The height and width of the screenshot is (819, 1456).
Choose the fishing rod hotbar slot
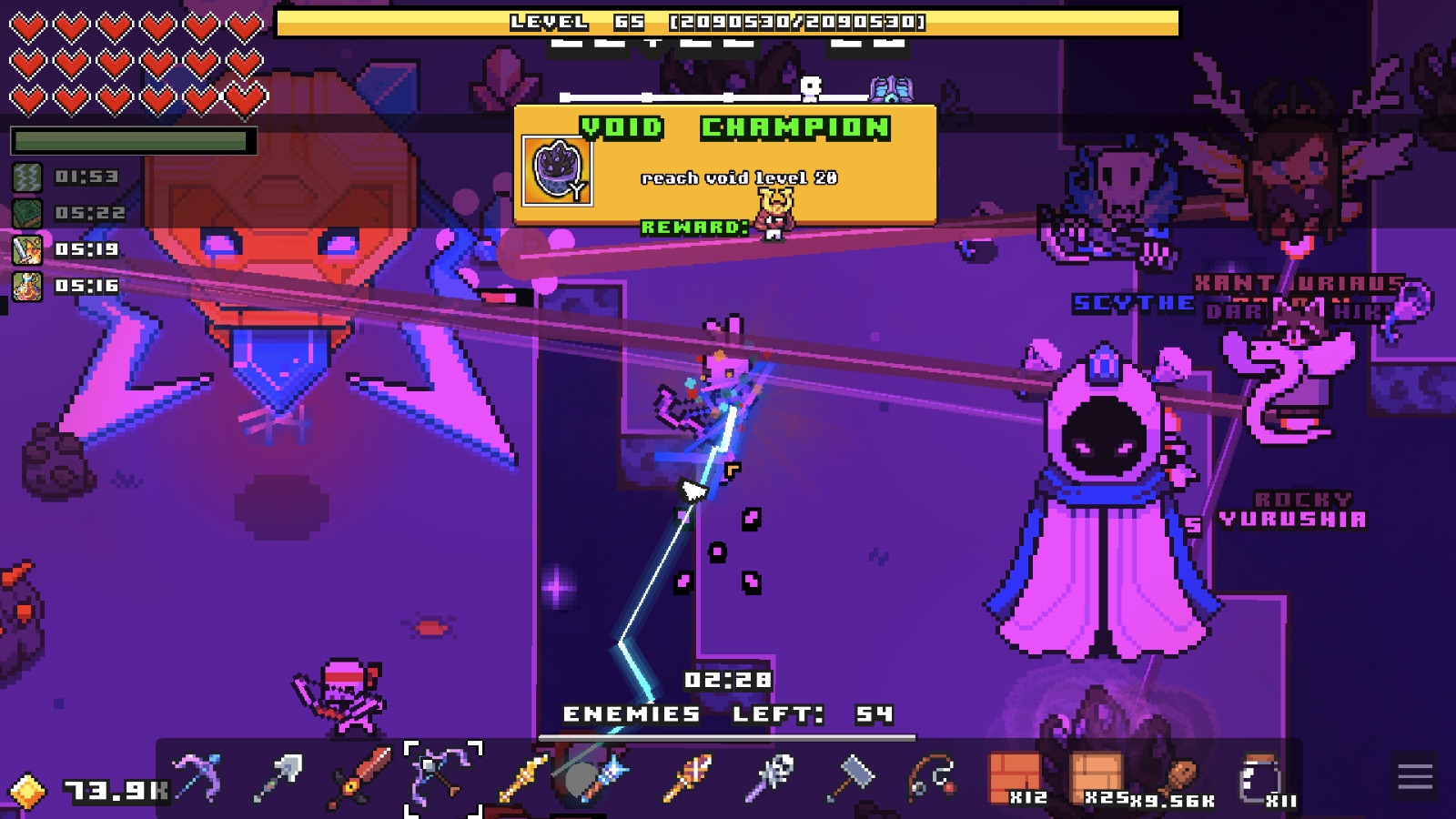tap(932, 778)
